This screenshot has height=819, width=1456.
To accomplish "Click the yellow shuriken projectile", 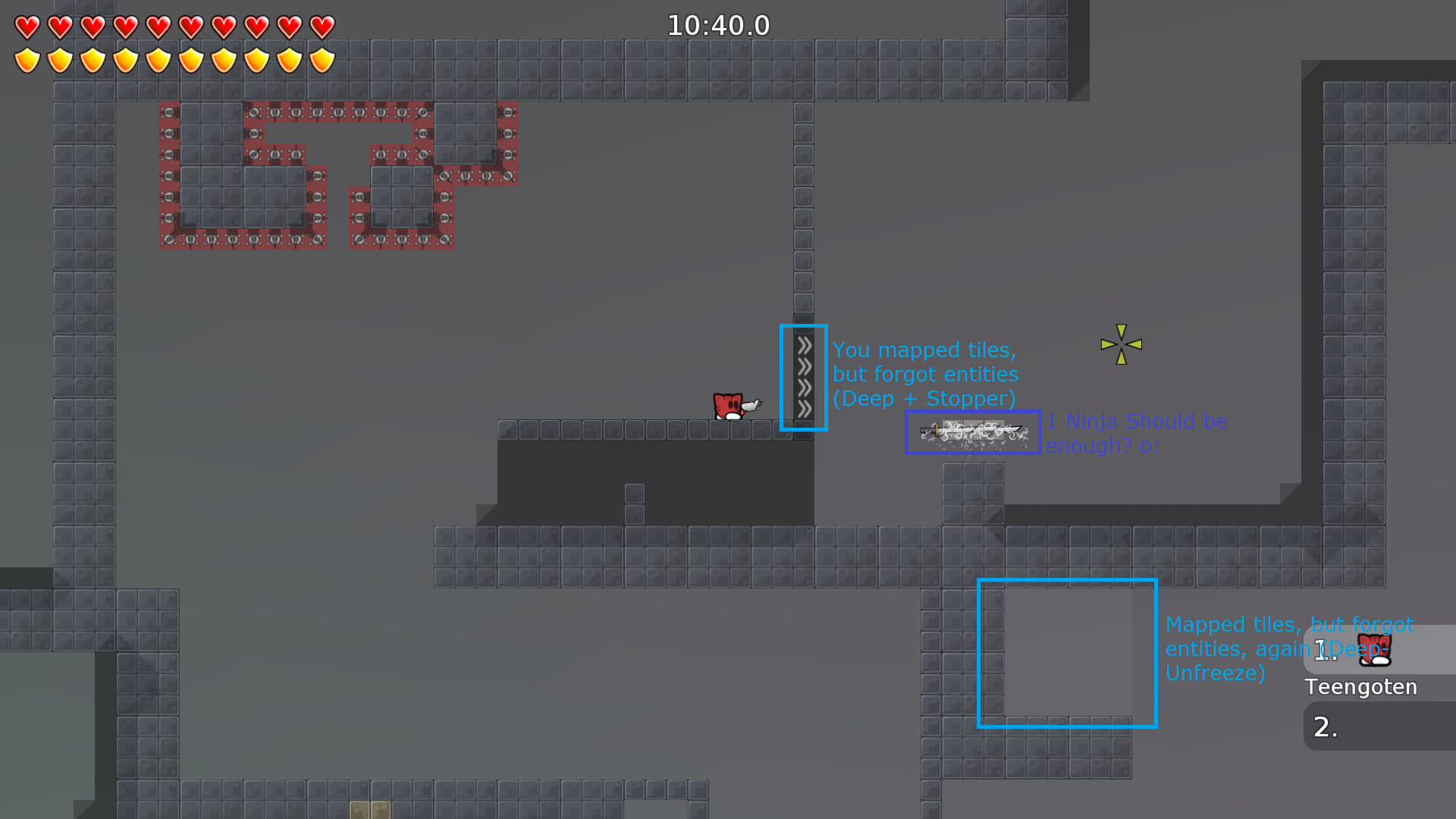I will pos(1120,345).
